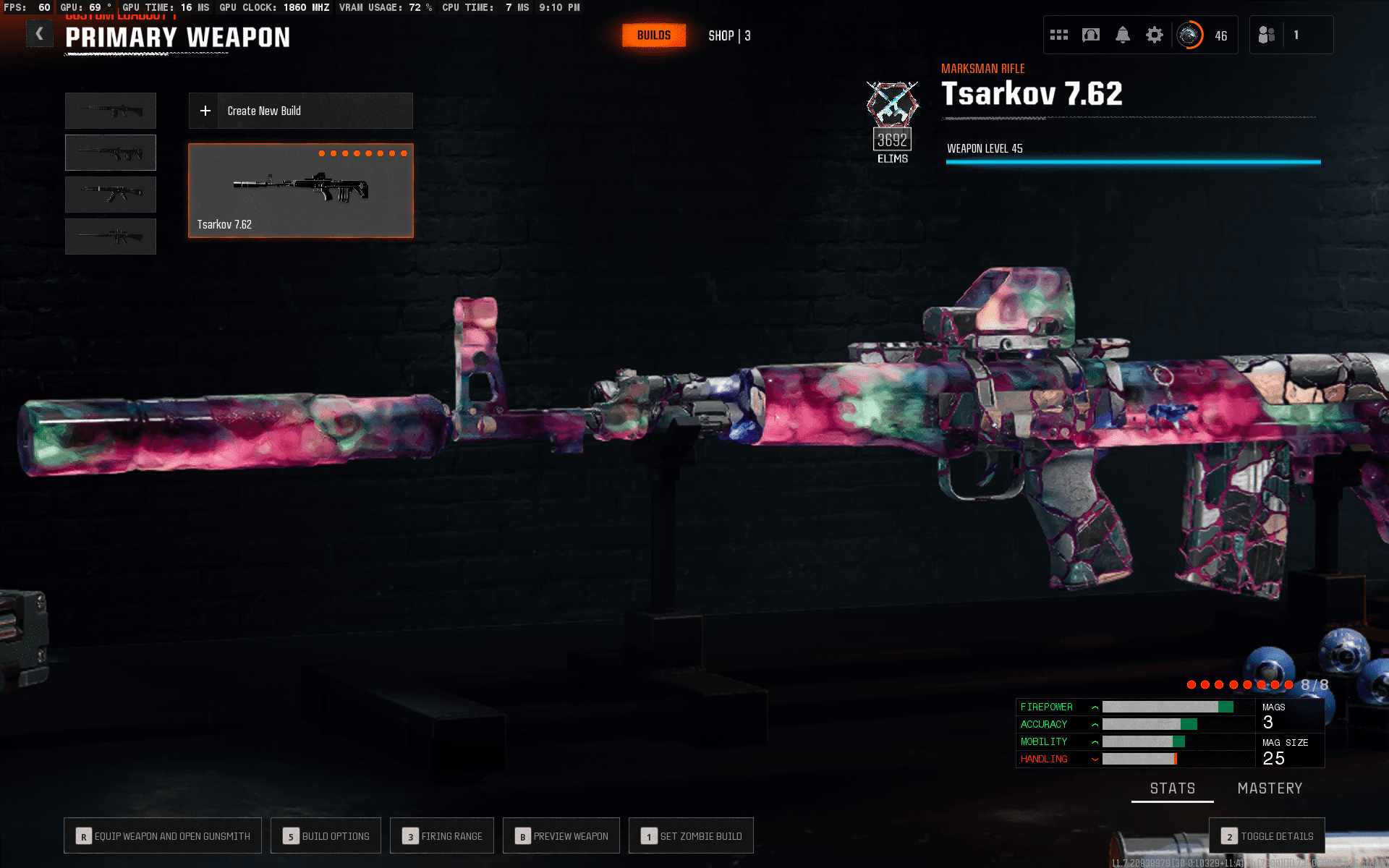Open notifications bell

1122,35
